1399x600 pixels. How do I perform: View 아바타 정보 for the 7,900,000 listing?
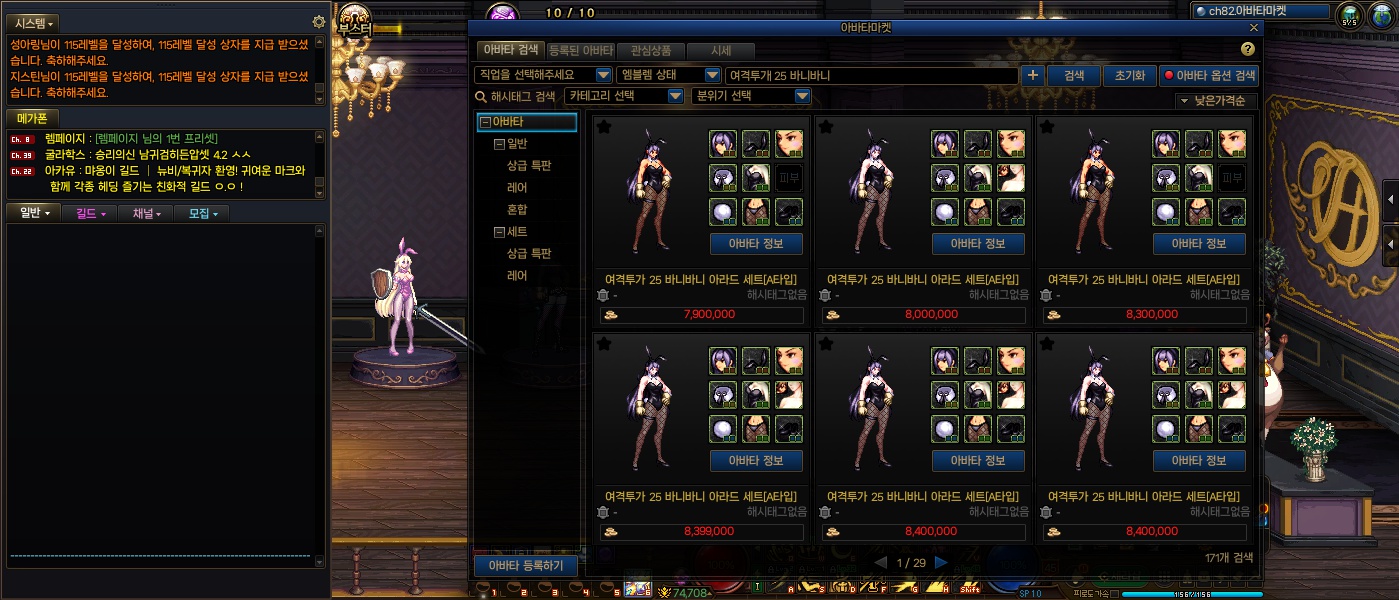pos(756,244)
